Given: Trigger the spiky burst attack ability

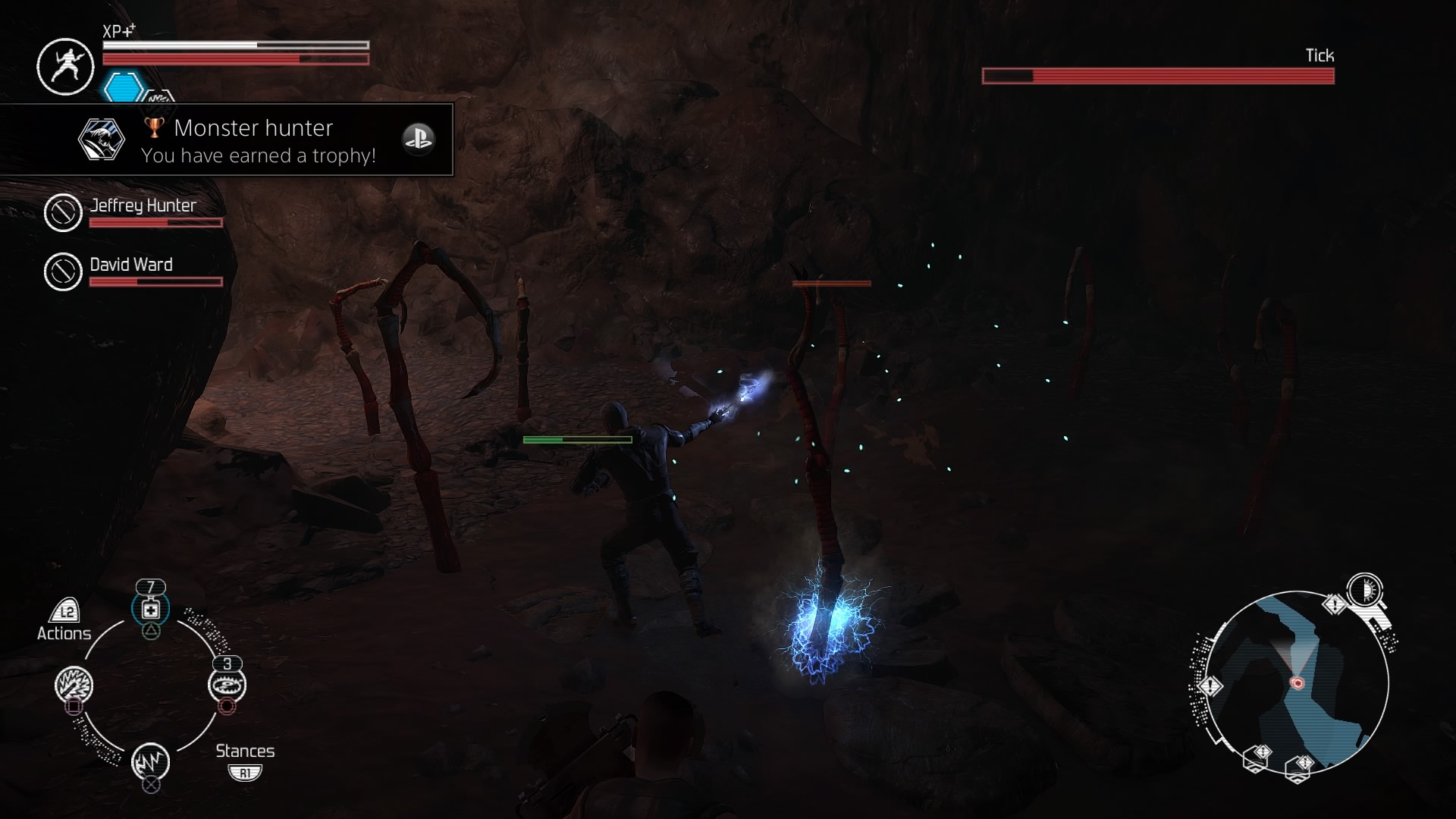Looking at the screenshot, I should [x=74, y=686].
